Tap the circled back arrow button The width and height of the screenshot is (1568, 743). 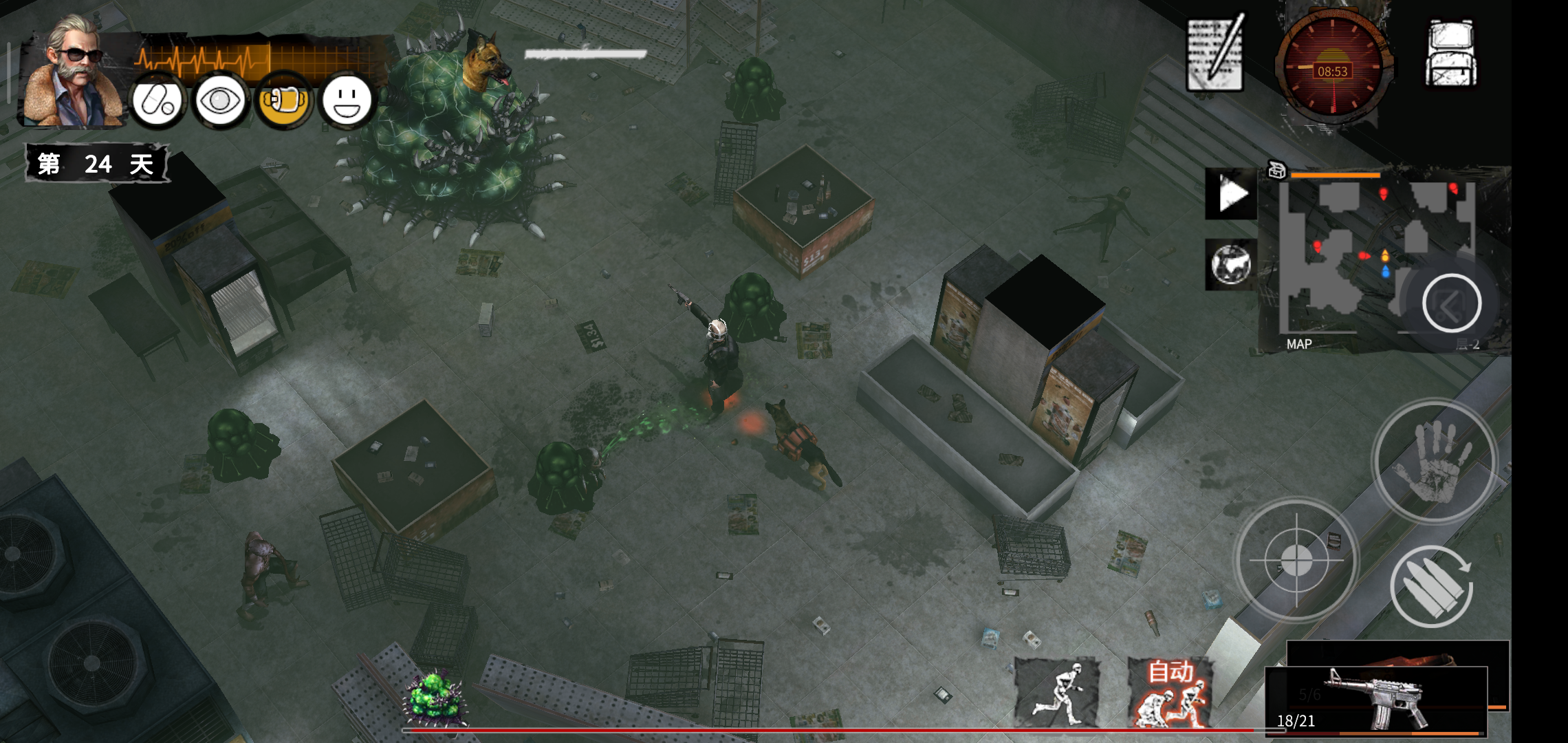coord(1451,304)
